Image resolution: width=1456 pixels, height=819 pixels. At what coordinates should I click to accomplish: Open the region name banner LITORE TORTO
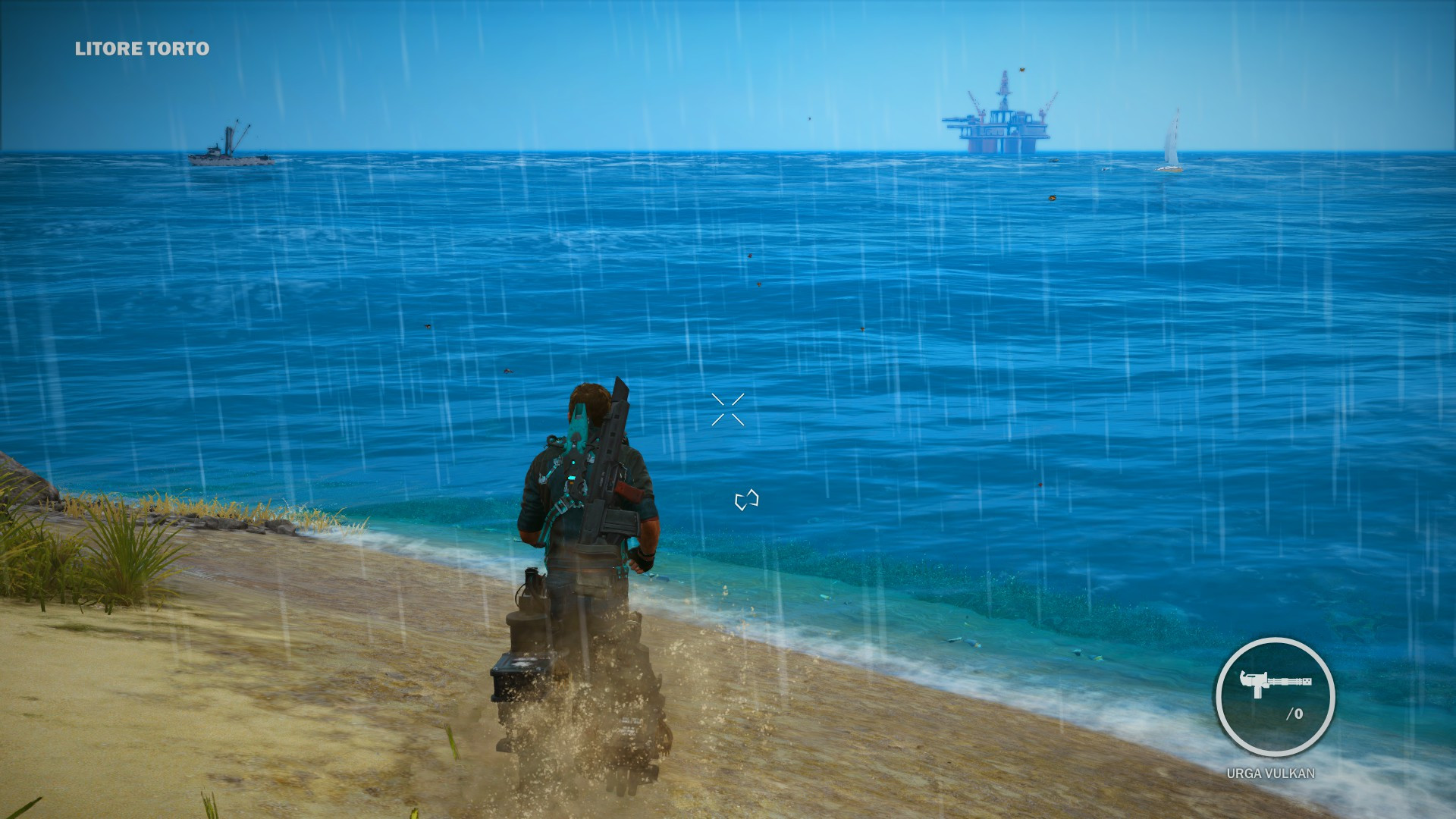pyautogui.click(x=140, y=49)
